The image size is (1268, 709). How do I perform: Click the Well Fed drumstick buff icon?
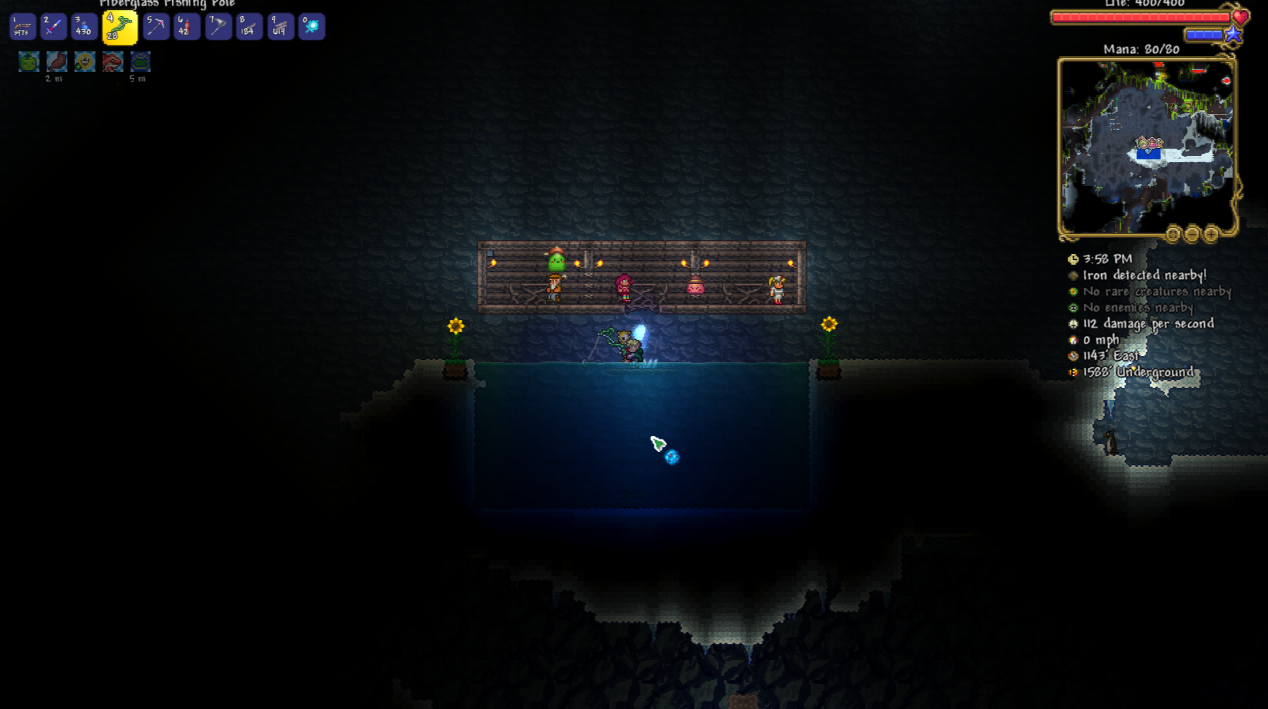coord(57,62)
